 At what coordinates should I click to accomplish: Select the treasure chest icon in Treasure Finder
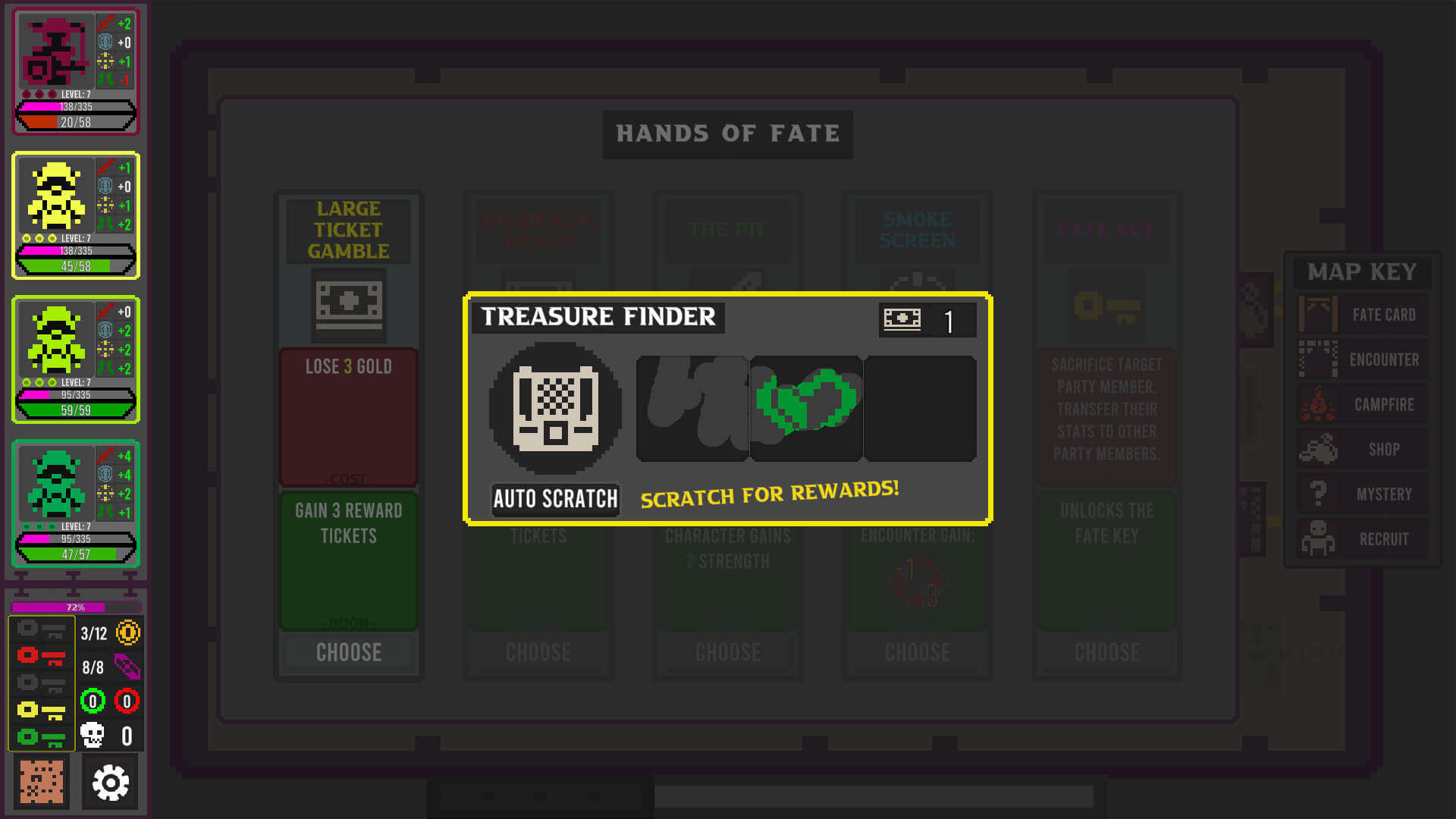tap(555, 408)
